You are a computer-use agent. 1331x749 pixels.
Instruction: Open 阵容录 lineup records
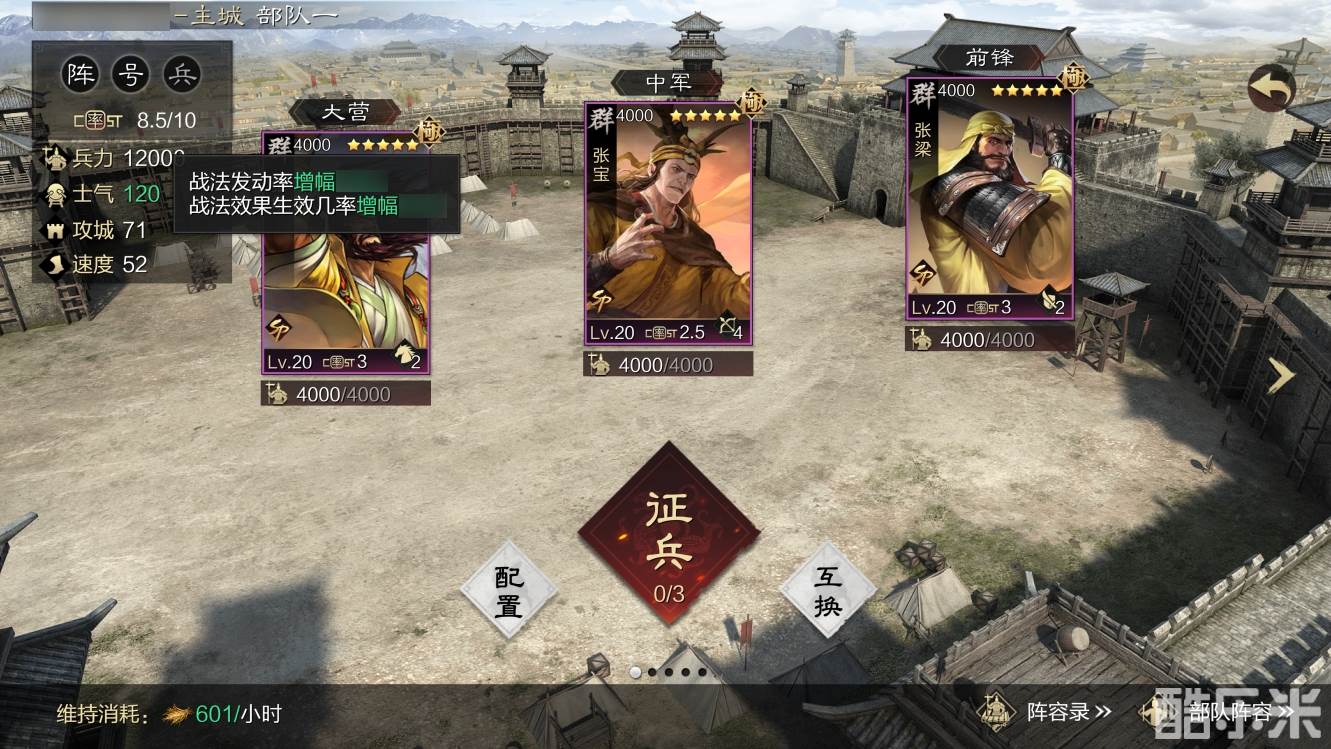click(x=1045, y=712)
